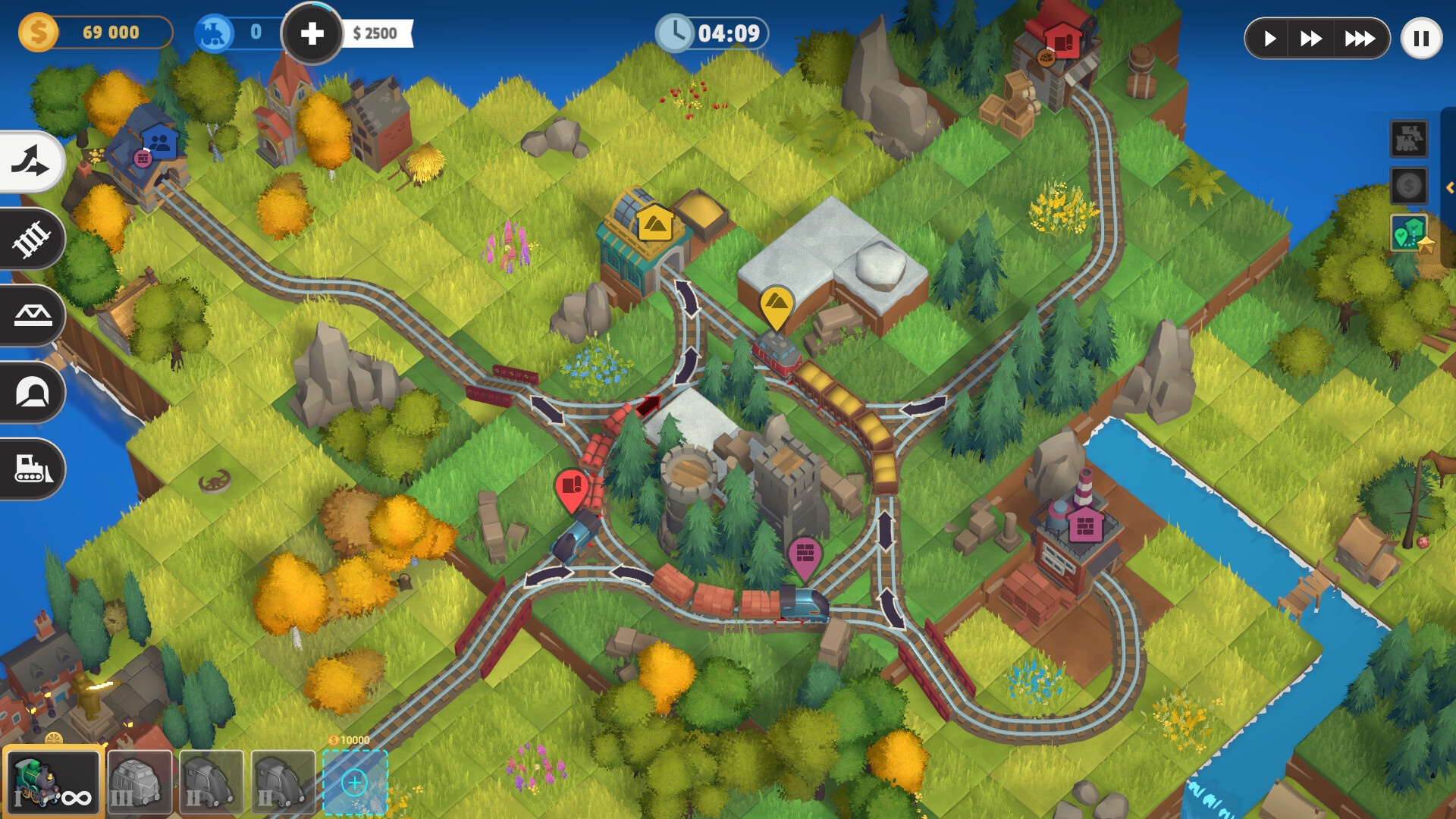Open the objectives panel with star icon
This screenshot has width=1456, height=819.
(1410, 234)
